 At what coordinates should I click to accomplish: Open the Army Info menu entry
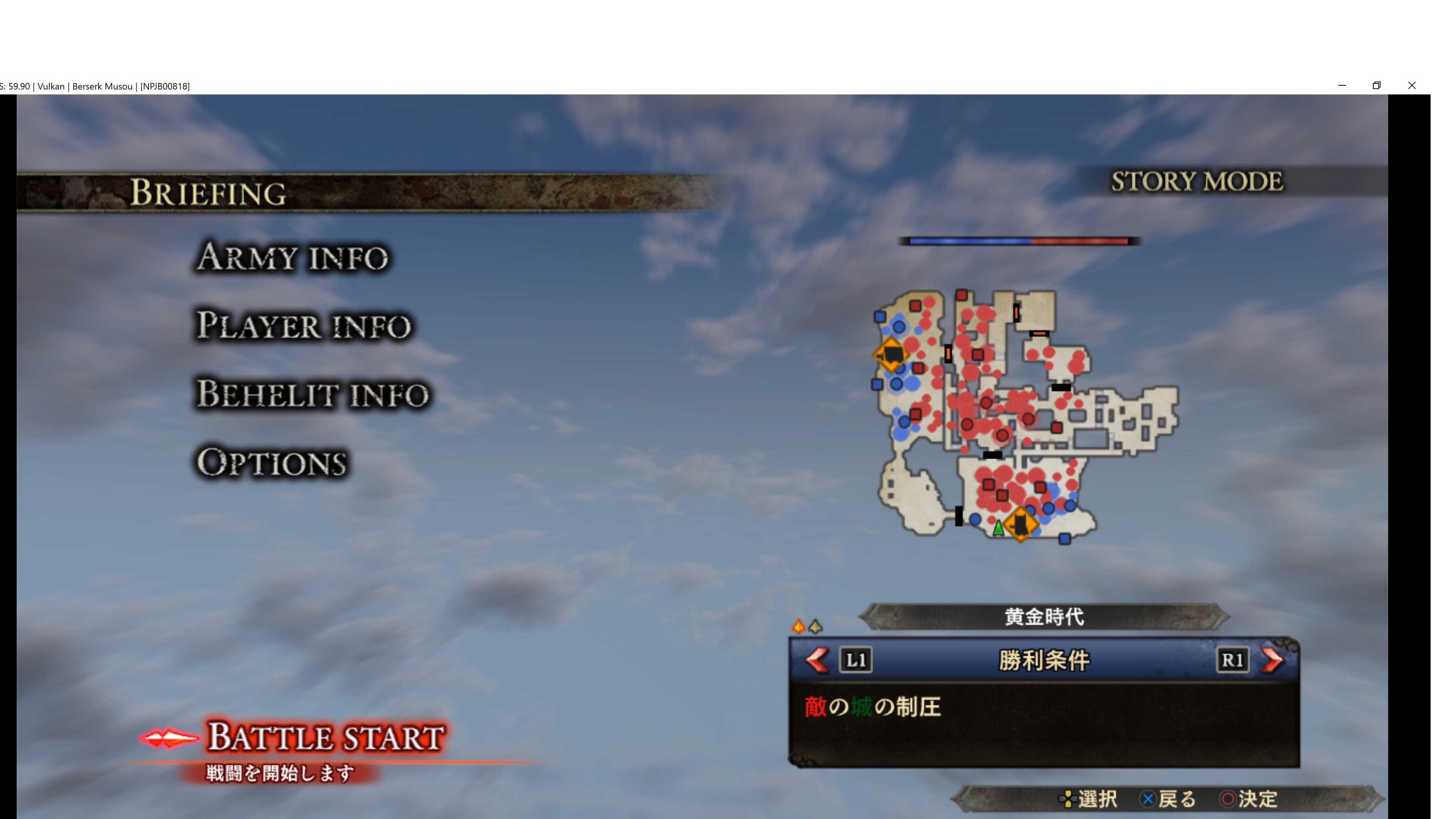292,258
